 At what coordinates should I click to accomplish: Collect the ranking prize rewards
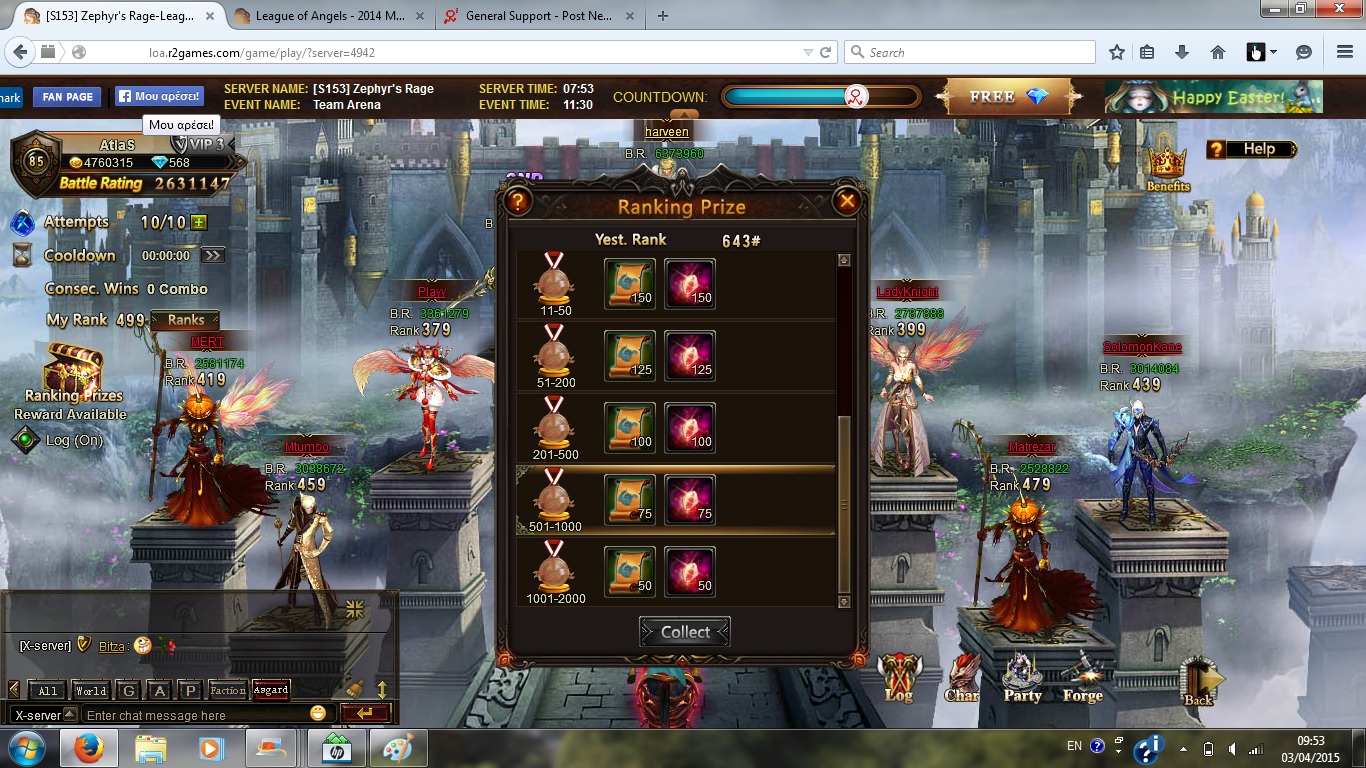point(685,632)
